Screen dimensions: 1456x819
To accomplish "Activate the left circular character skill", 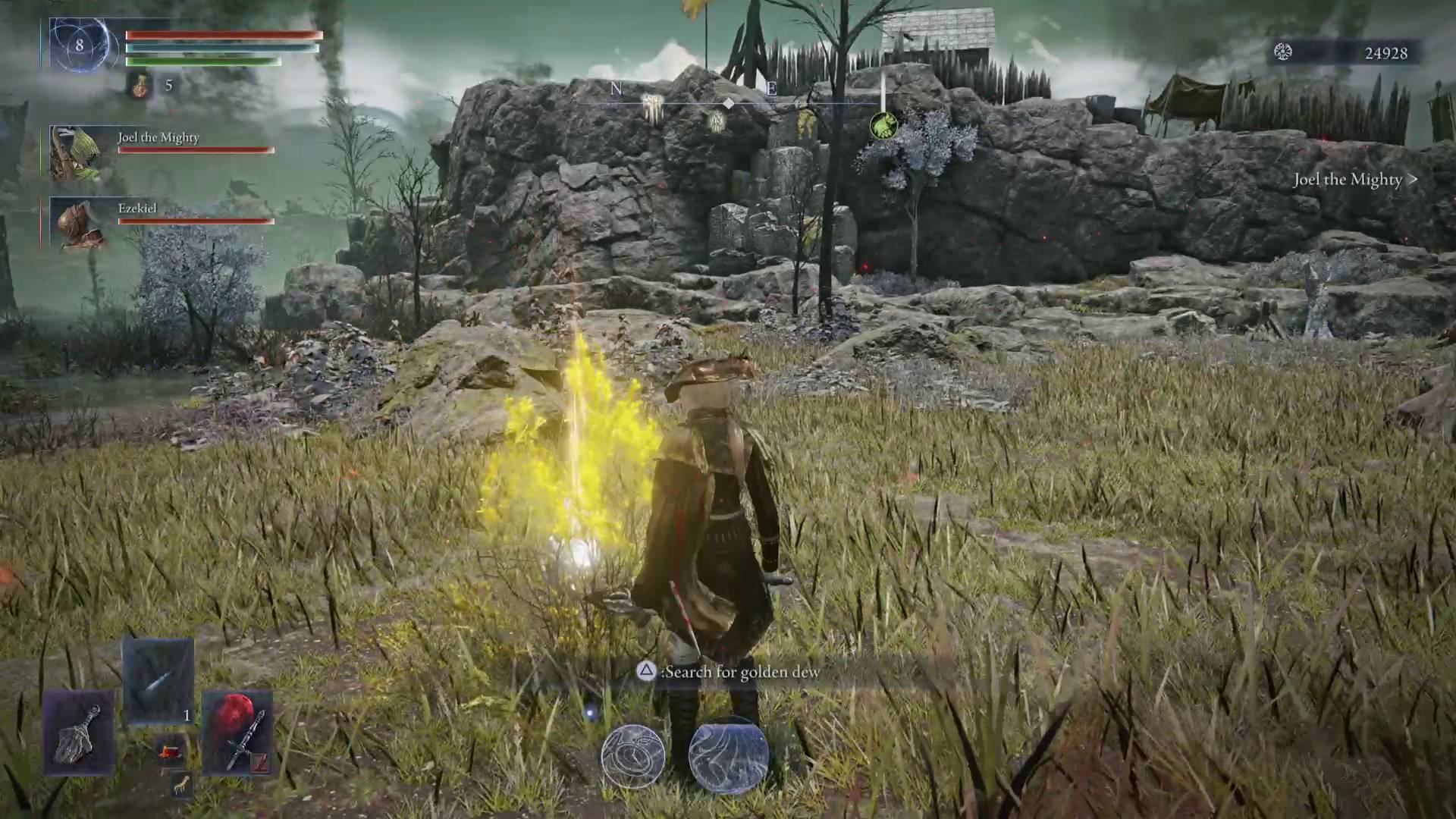I will [632, 756].
